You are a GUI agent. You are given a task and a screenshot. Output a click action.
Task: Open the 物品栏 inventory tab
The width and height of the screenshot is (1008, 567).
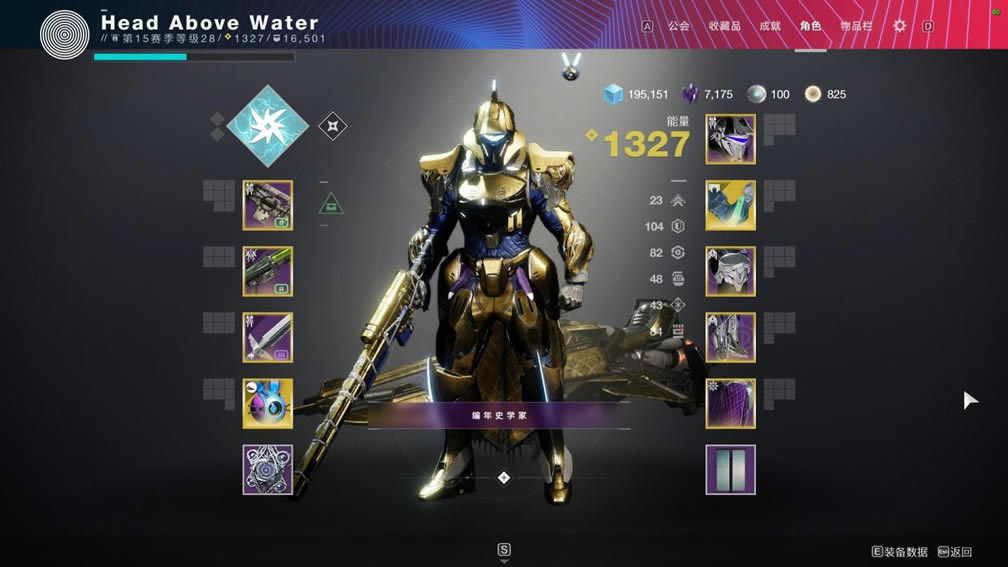pos(855,26)
